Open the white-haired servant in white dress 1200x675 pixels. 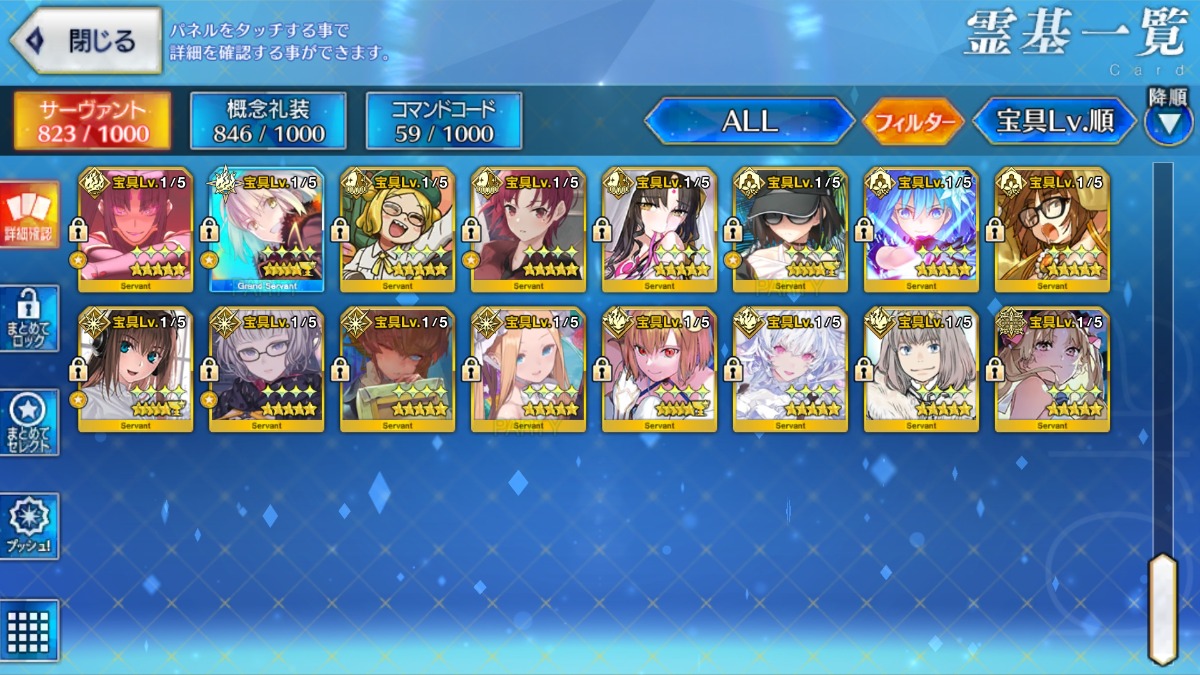click(790, 370)
